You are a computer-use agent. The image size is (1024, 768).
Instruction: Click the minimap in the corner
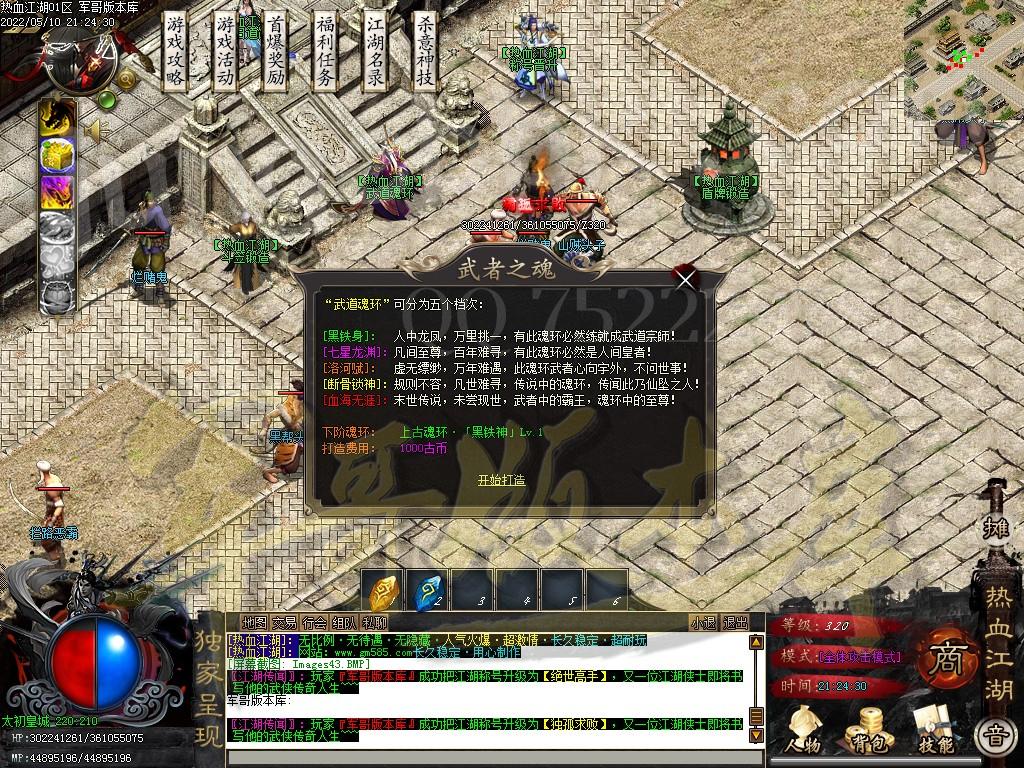(963, 60)
